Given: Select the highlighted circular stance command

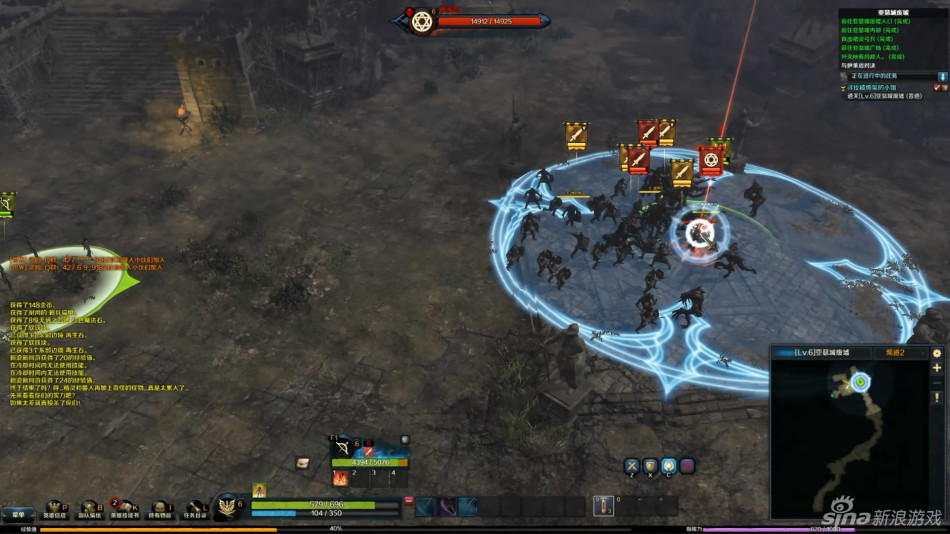Looking at the screenshot, I should pyautogui.click(x=668, y=466).
